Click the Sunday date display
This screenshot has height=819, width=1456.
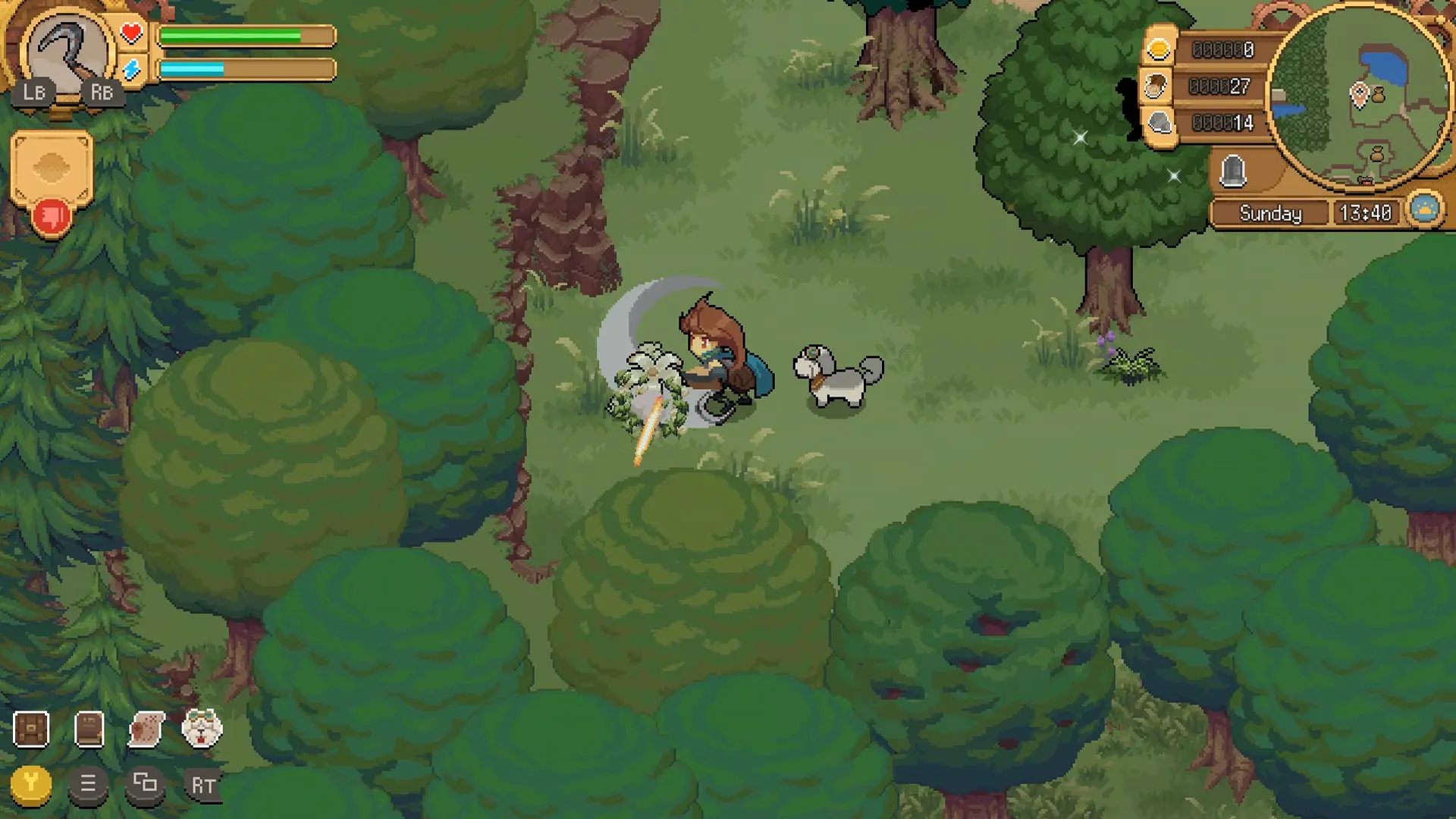(1270, 213)
